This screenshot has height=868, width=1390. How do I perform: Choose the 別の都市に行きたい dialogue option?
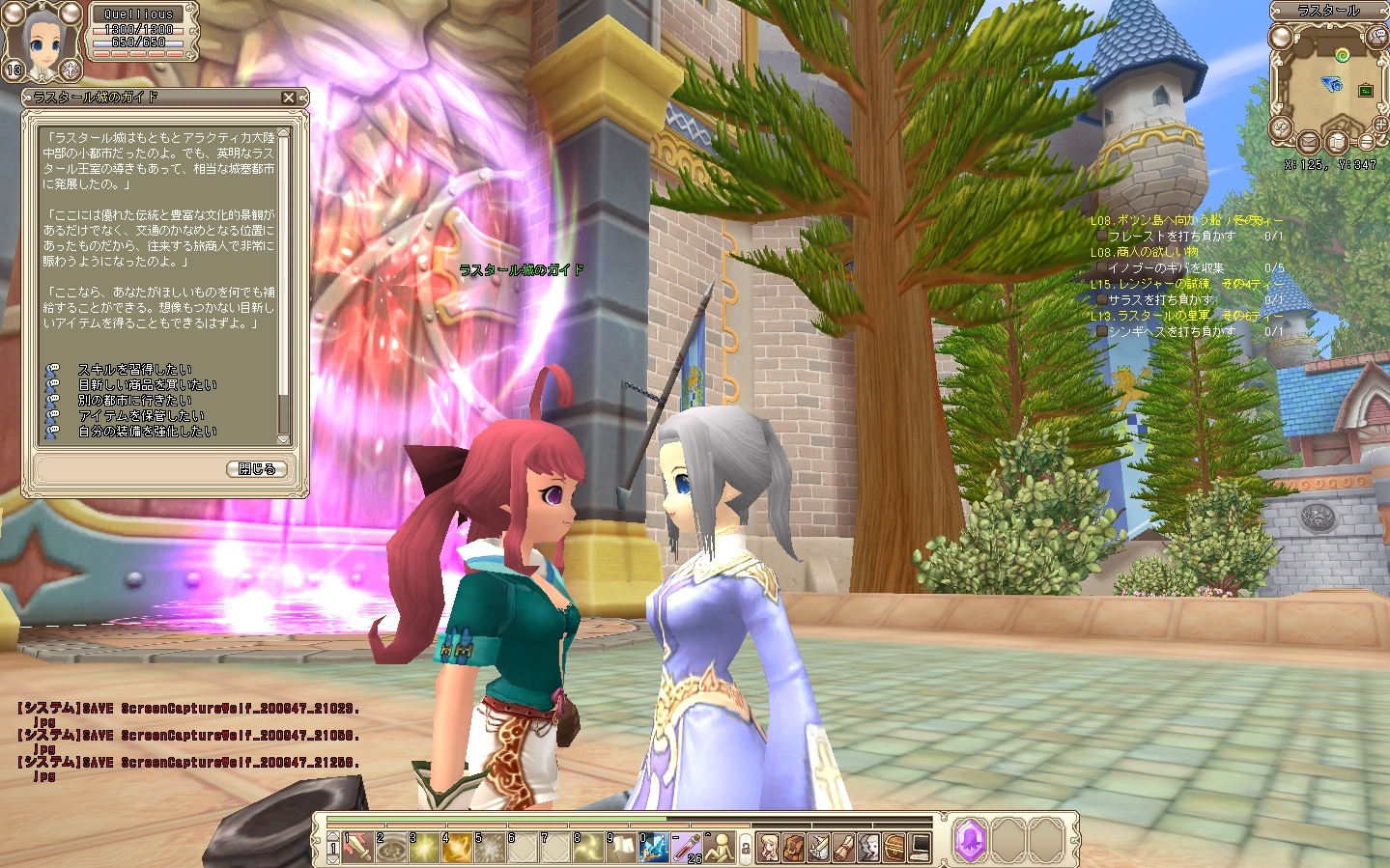pyautogui.click(x=135, y=398)
